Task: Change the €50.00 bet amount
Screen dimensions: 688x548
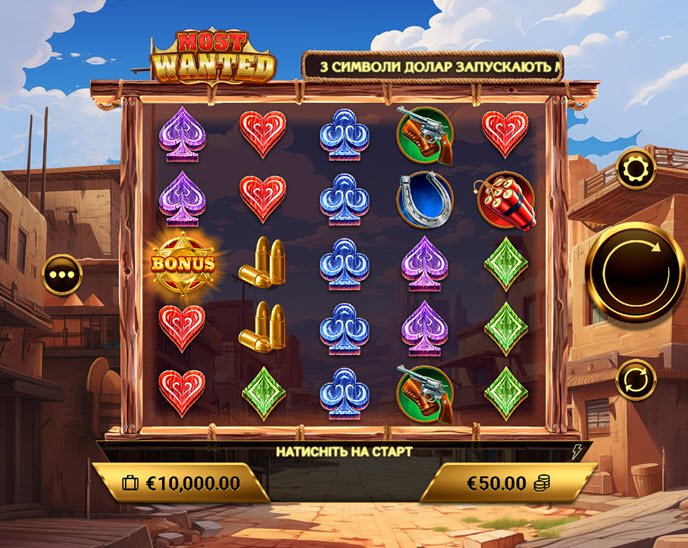Action: pyautogui.click(x=507, y=483)
